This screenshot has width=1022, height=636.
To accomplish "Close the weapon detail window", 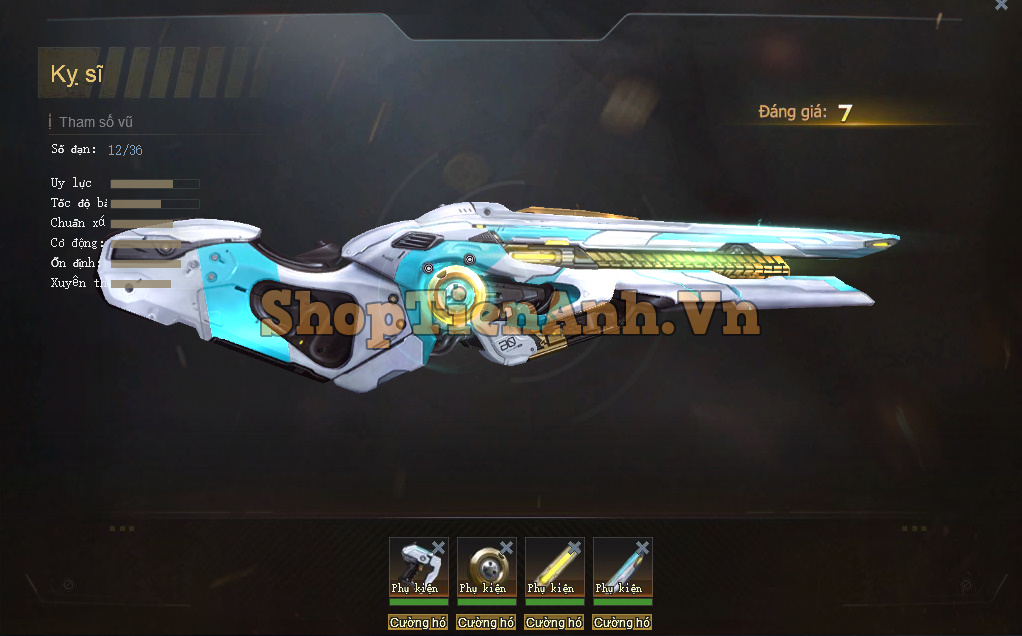I will pos(1001,5).
